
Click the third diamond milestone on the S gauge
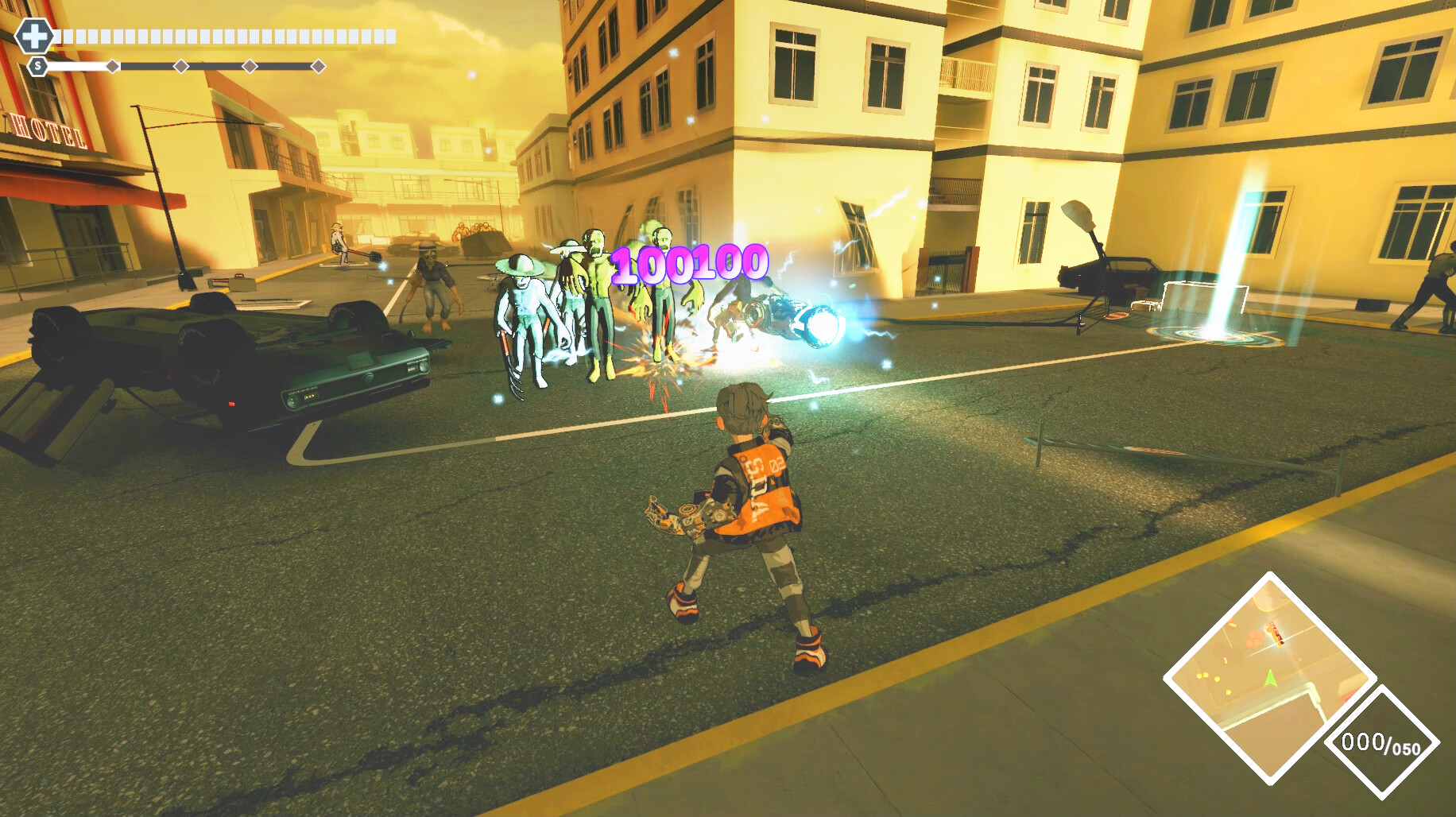coord(250,66)
